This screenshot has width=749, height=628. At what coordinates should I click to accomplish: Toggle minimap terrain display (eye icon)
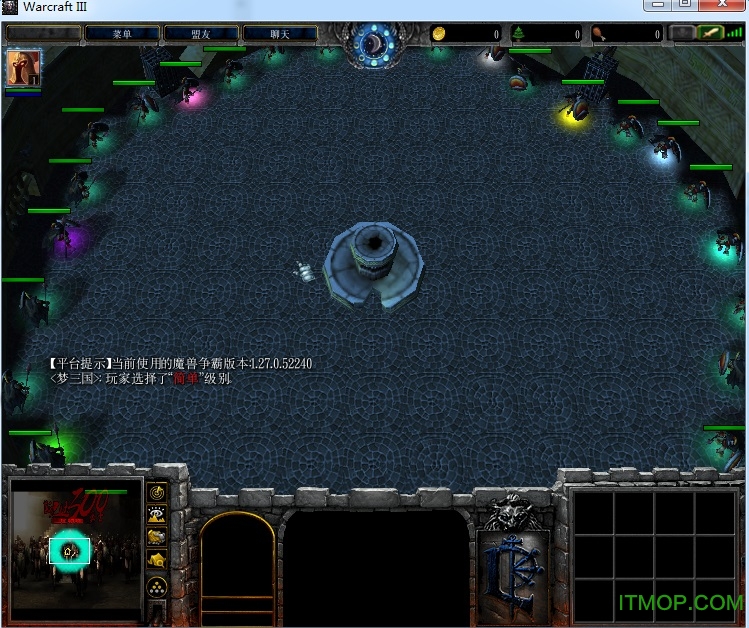tap(157, 515)
